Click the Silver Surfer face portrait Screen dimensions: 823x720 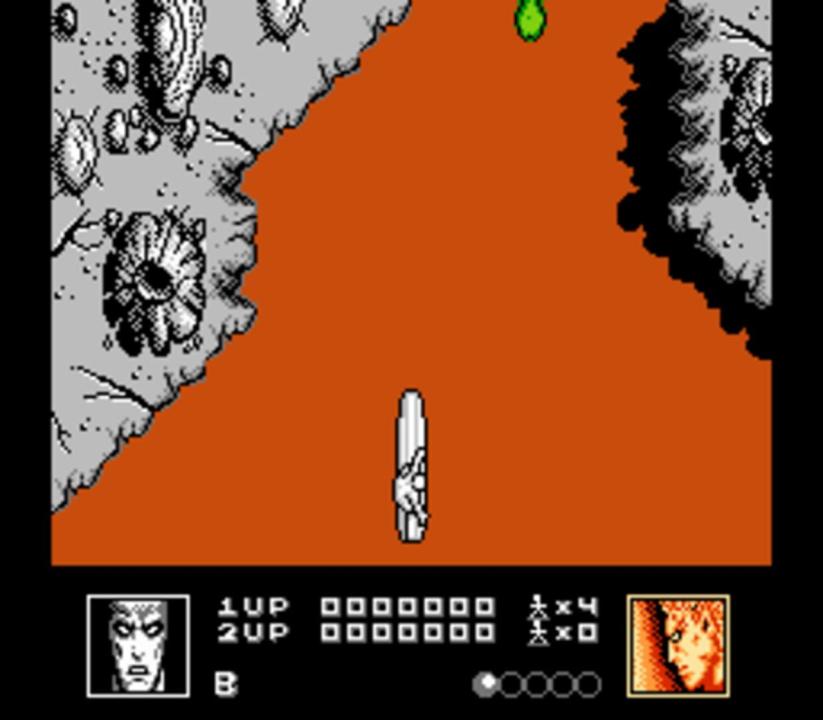(x=138, y=645)
